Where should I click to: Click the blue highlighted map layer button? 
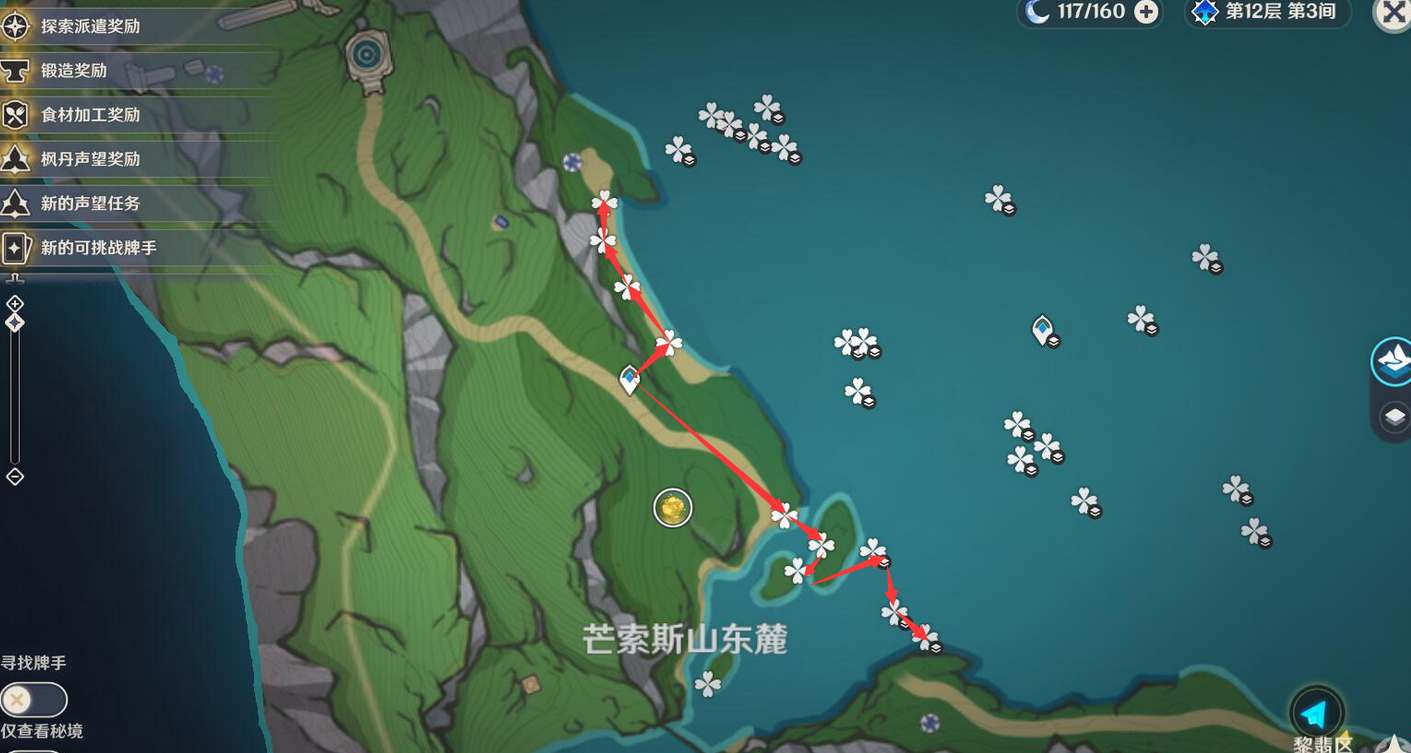point(1393,360)
